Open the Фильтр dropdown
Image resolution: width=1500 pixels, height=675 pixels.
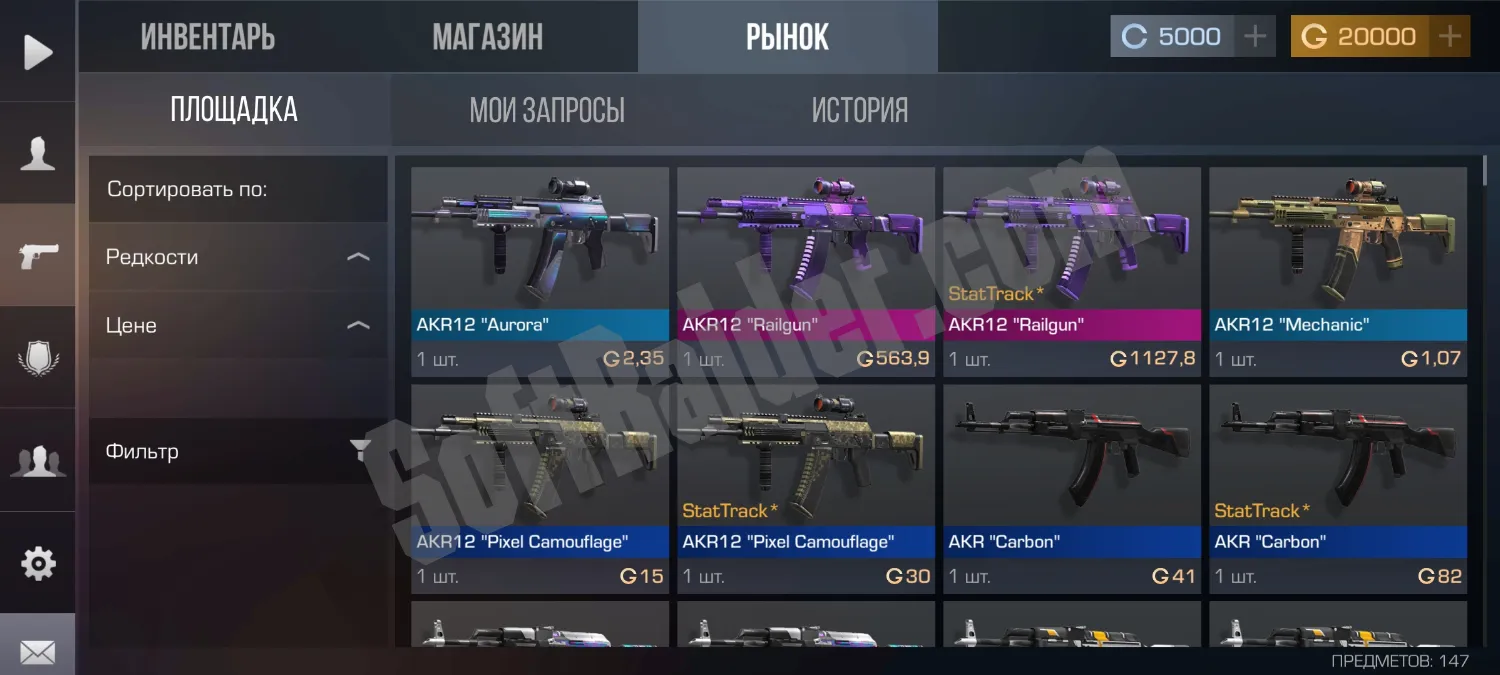[x=238, y=451]
